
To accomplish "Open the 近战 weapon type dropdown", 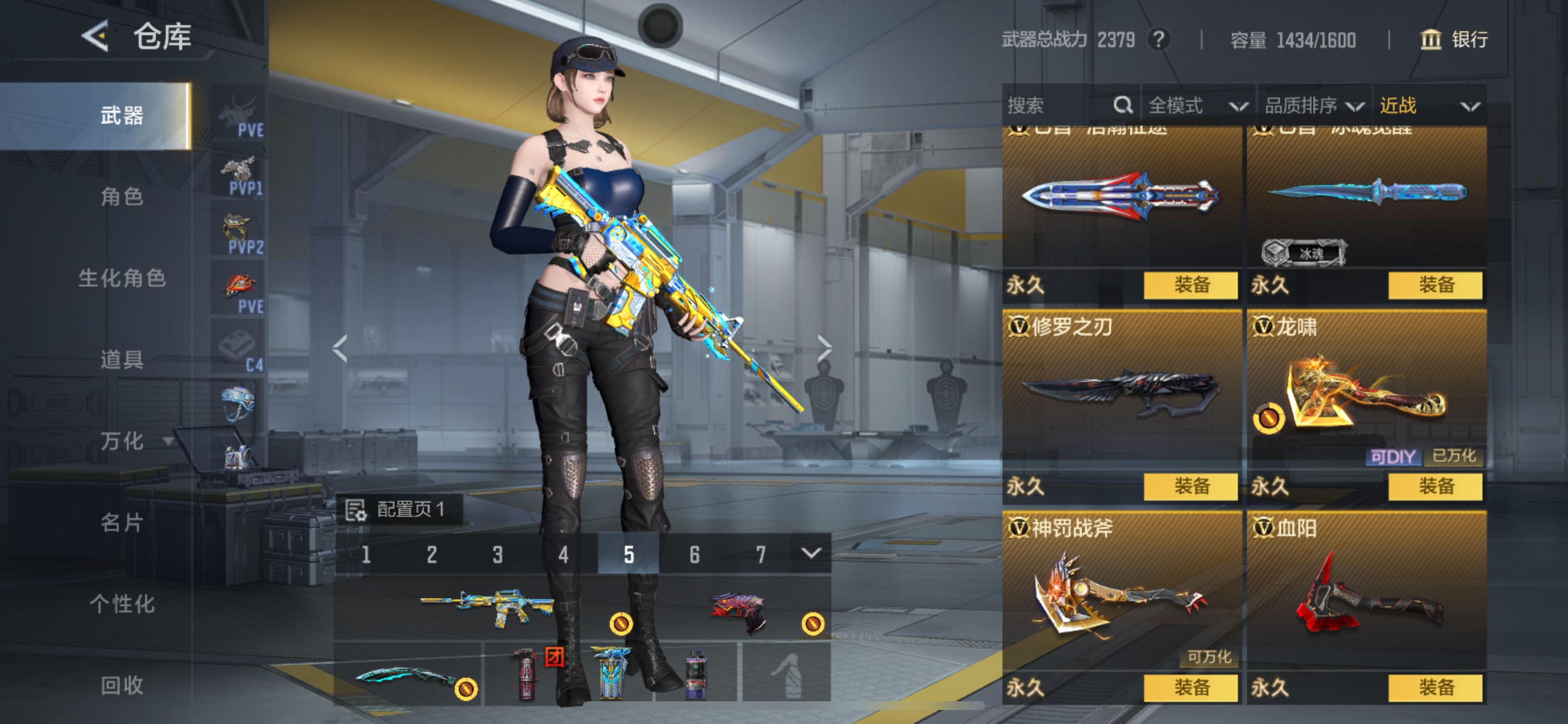I will tap(1429, 106).
